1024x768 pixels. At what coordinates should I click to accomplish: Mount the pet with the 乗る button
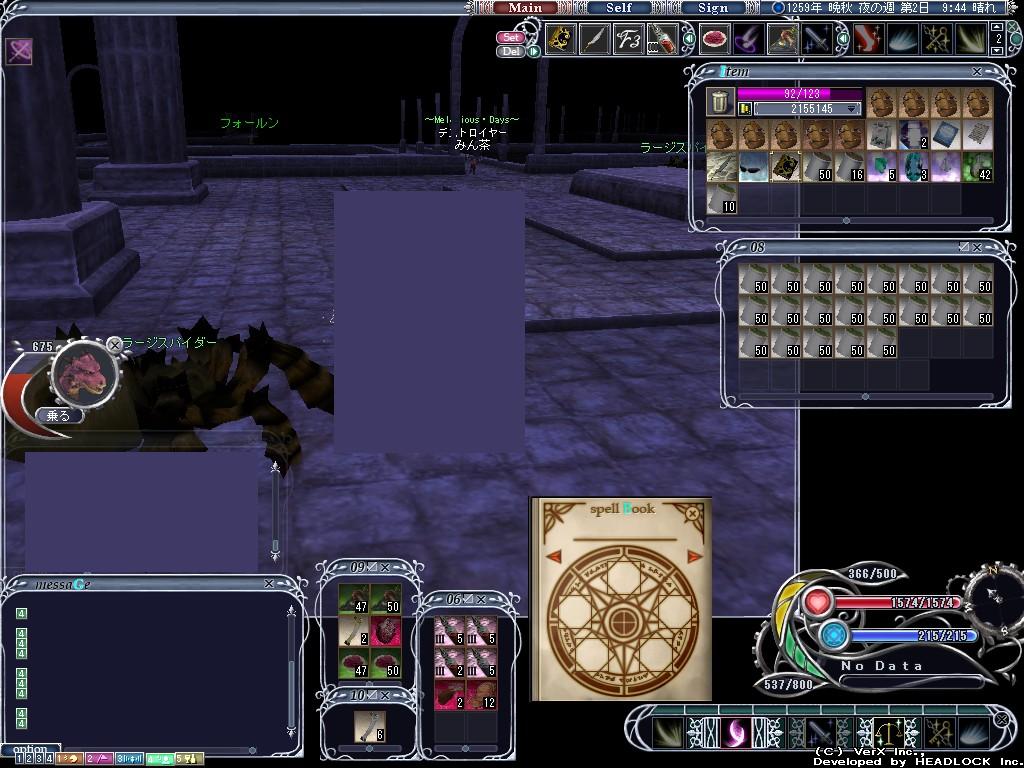pyautogui.click(x=58, y=415)
